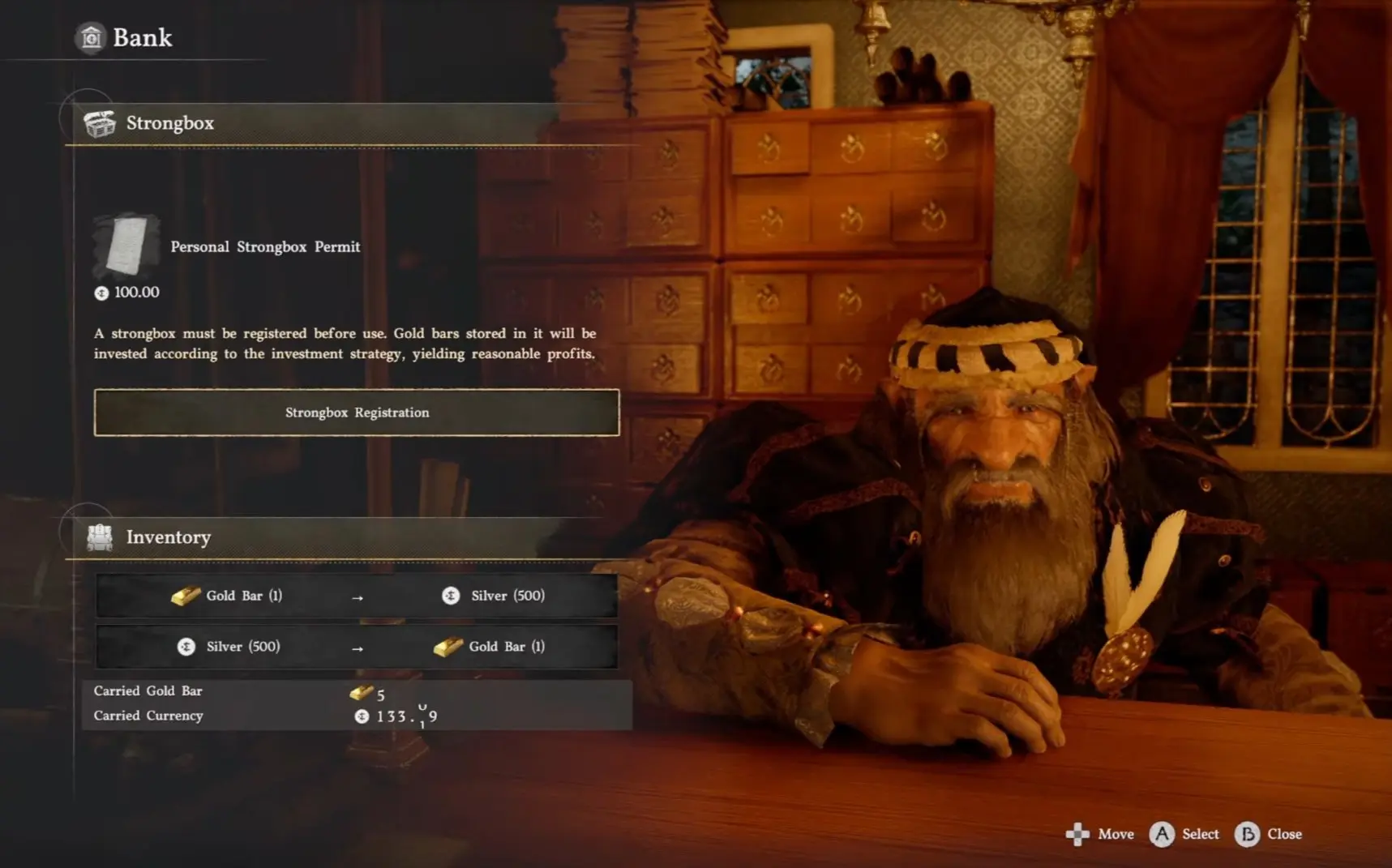Click the coin icon beside Carried Currency value
The image size is (1392, 868).
362,716
